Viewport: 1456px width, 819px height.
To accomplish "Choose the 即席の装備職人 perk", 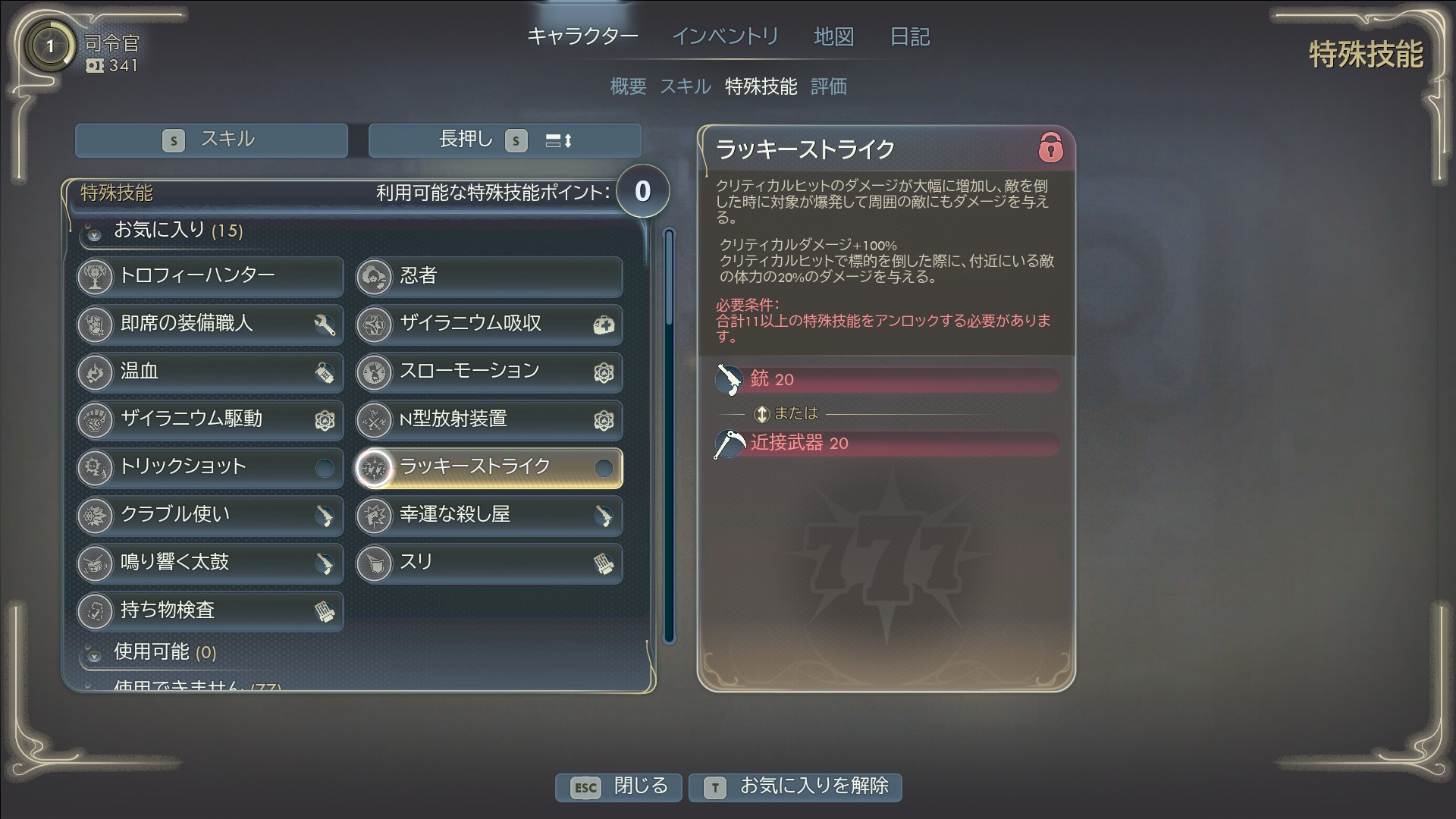I will coord(210,324).
